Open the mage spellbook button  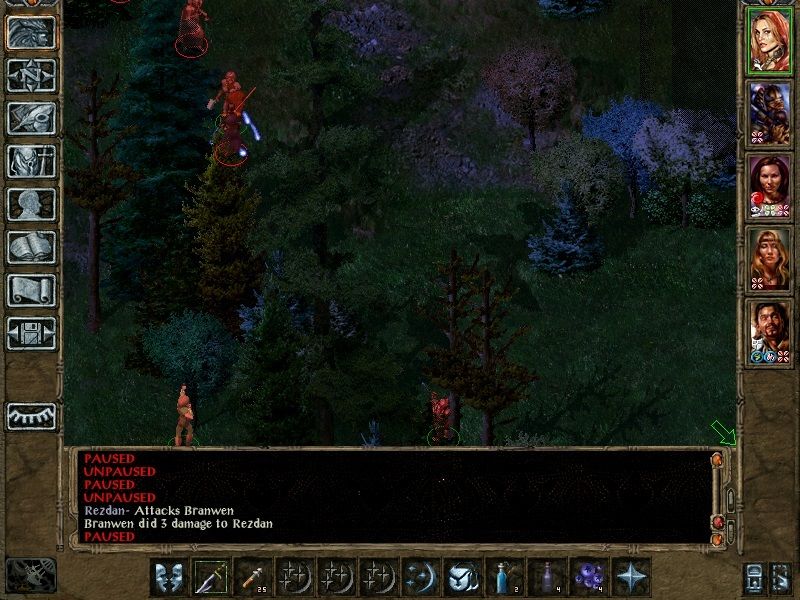click(31, 247)
